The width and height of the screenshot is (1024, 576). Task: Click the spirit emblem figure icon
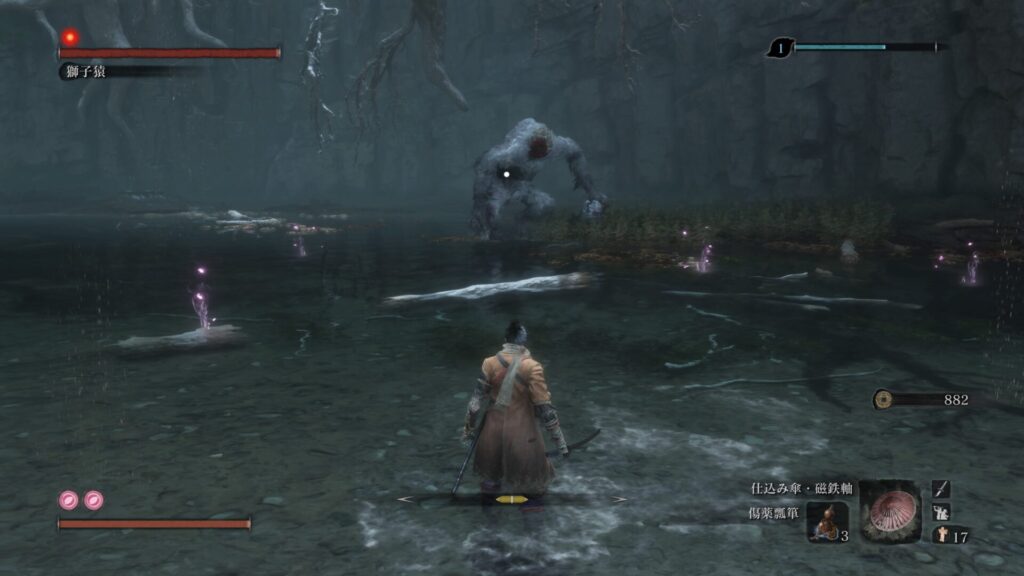(x=941, y=535)
